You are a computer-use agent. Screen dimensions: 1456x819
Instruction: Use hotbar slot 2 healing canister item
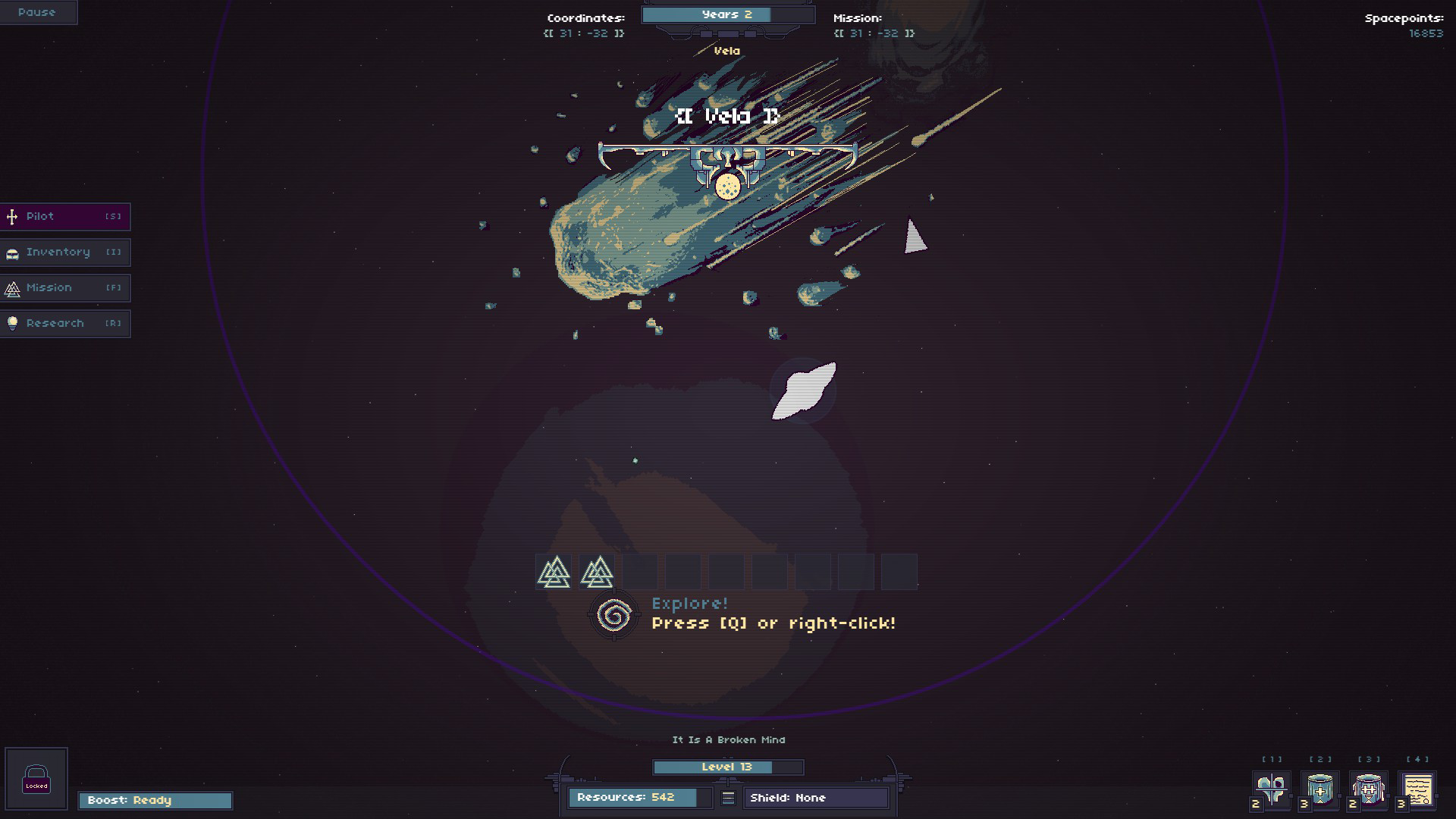click(x=1319, y=789)
